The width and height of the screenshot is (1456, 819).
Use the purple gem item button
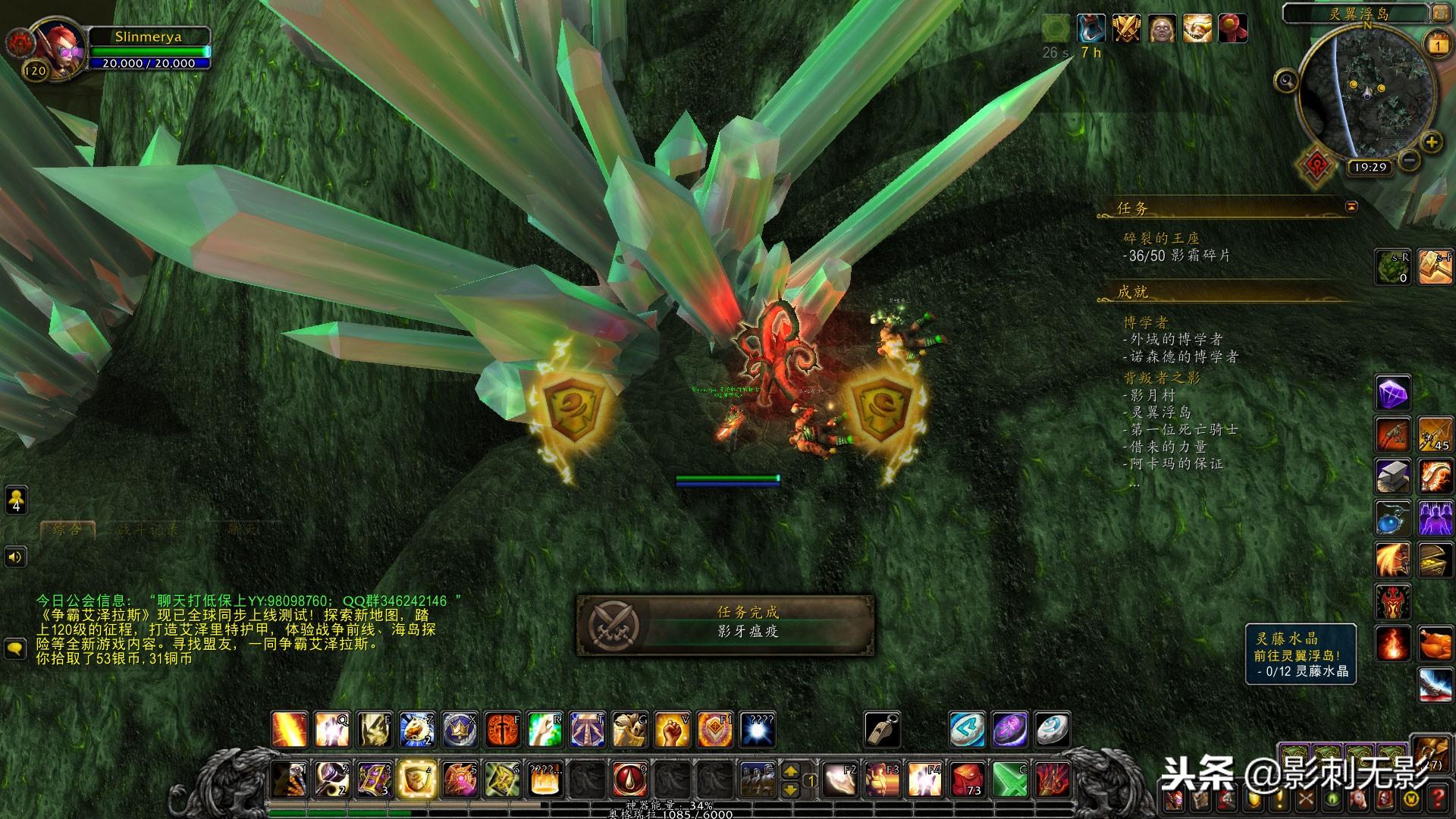click(1393, 394)
